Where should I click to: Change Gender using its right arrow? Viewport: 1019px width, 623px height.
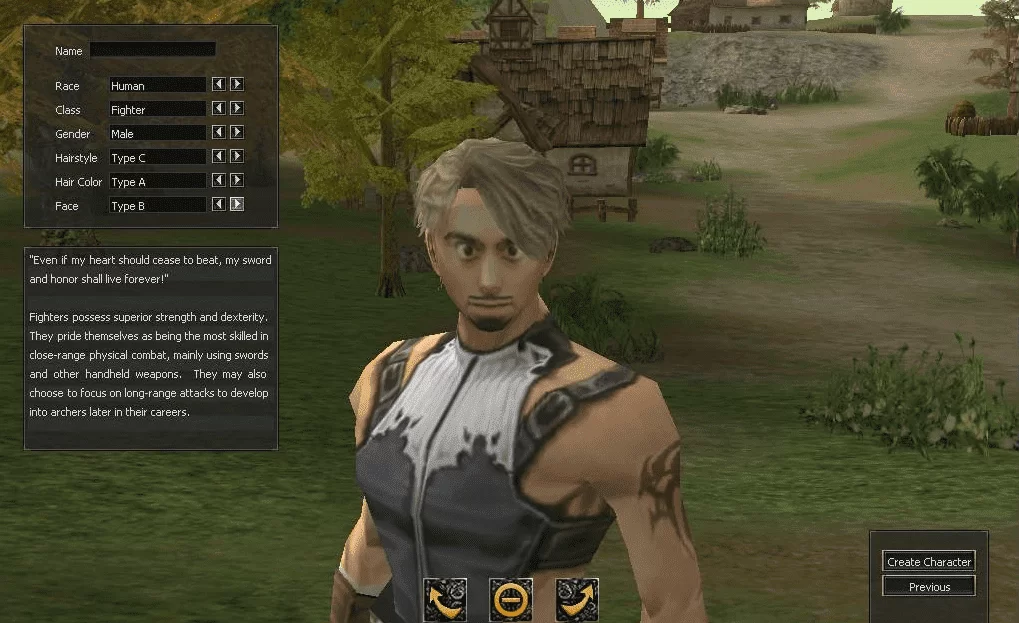coord(237,133)
